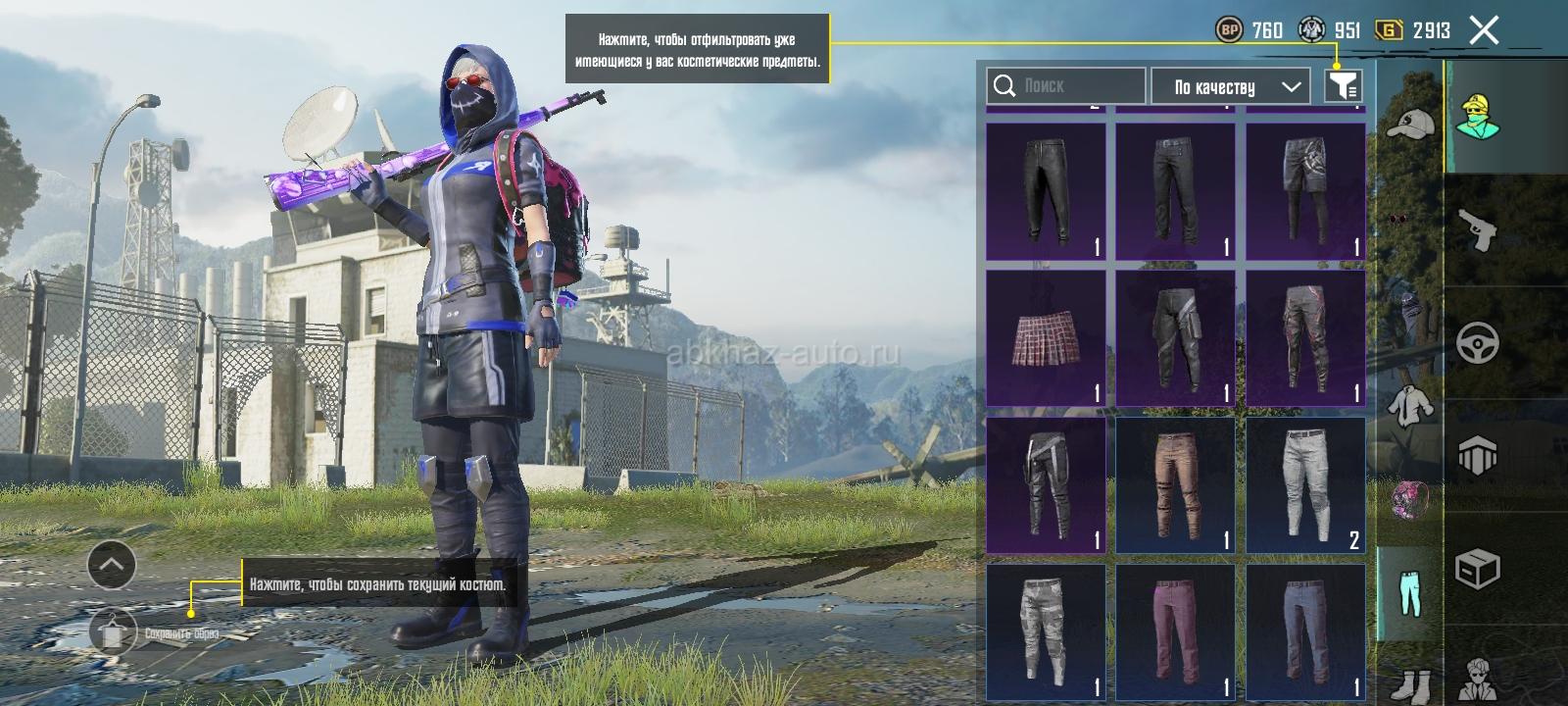Image resolution: width=1568 pixels, height=706 pixels.
Task: Save the current look with Сохранить образ
Action: pyautogui.click(x=115, y=632)
